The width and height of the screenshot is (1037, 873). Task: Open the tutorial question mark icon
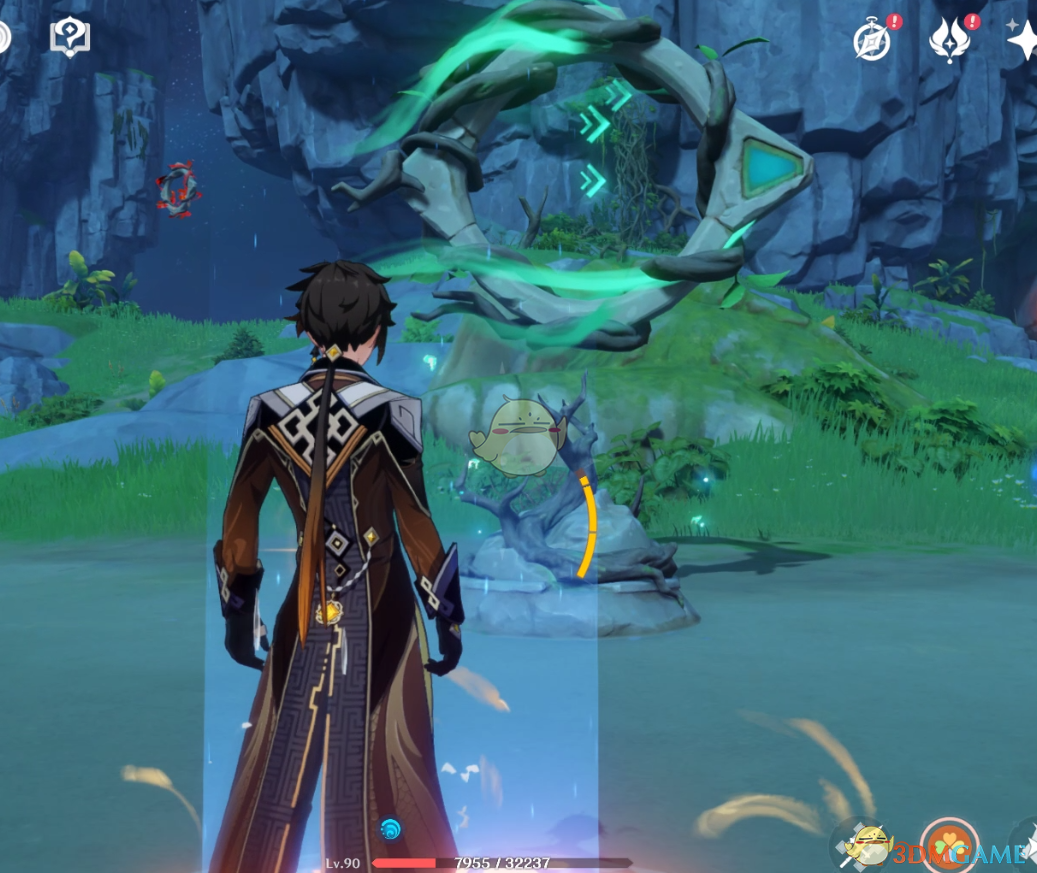click(70, 38)
